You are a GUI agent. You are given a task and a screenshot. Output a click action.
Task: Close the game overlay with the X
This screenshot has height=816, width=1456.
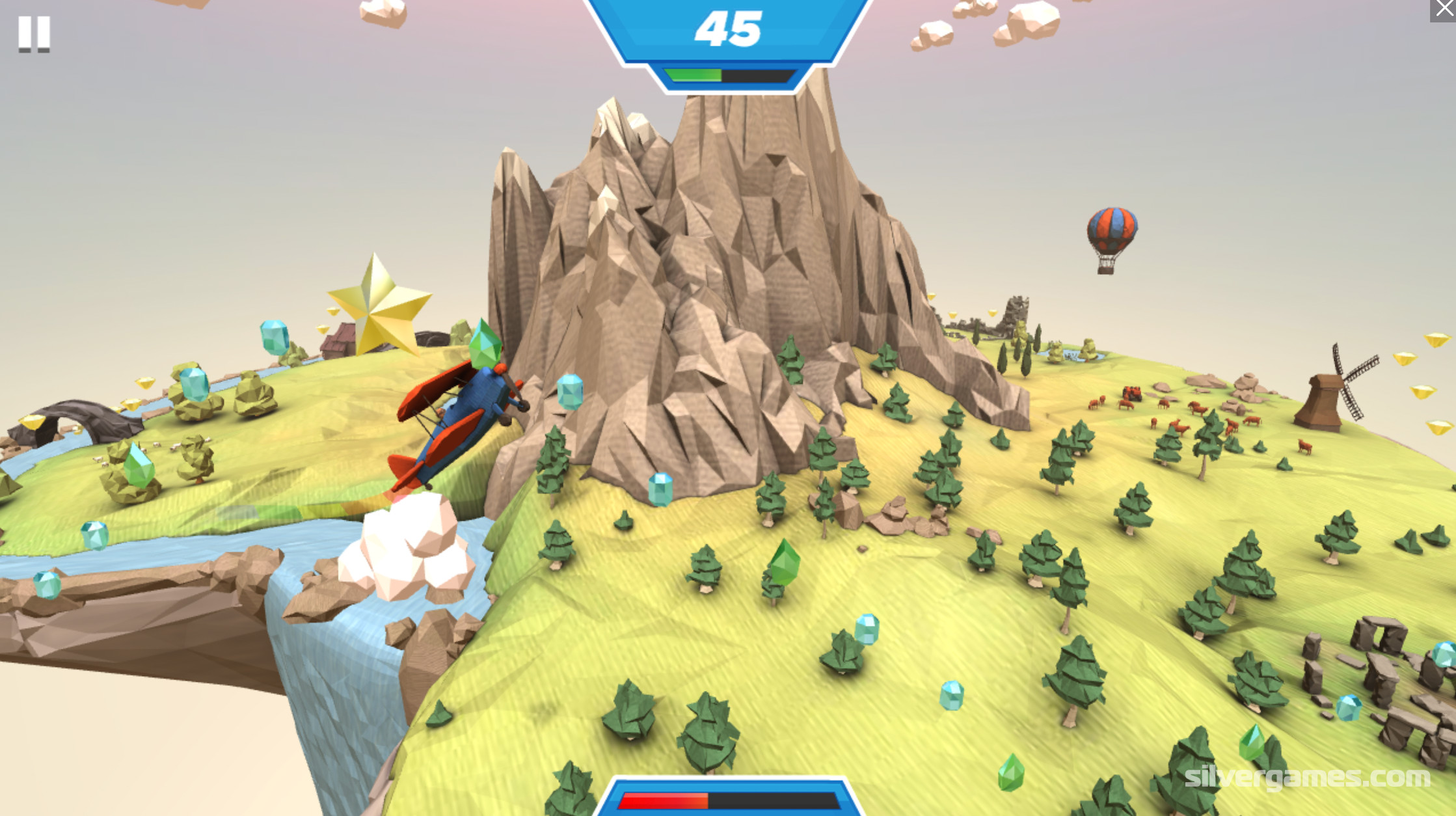point(1444,9)
